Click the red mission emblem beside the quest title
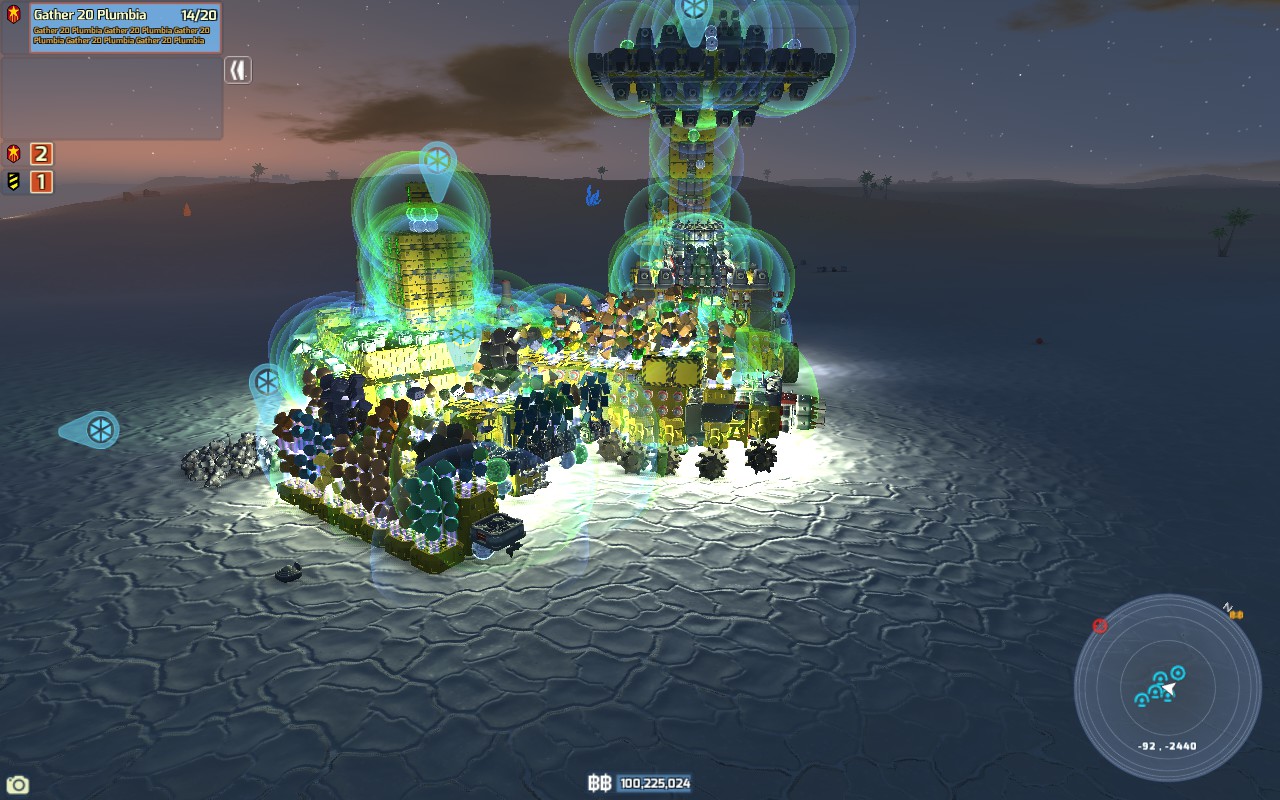 point(14,14)
